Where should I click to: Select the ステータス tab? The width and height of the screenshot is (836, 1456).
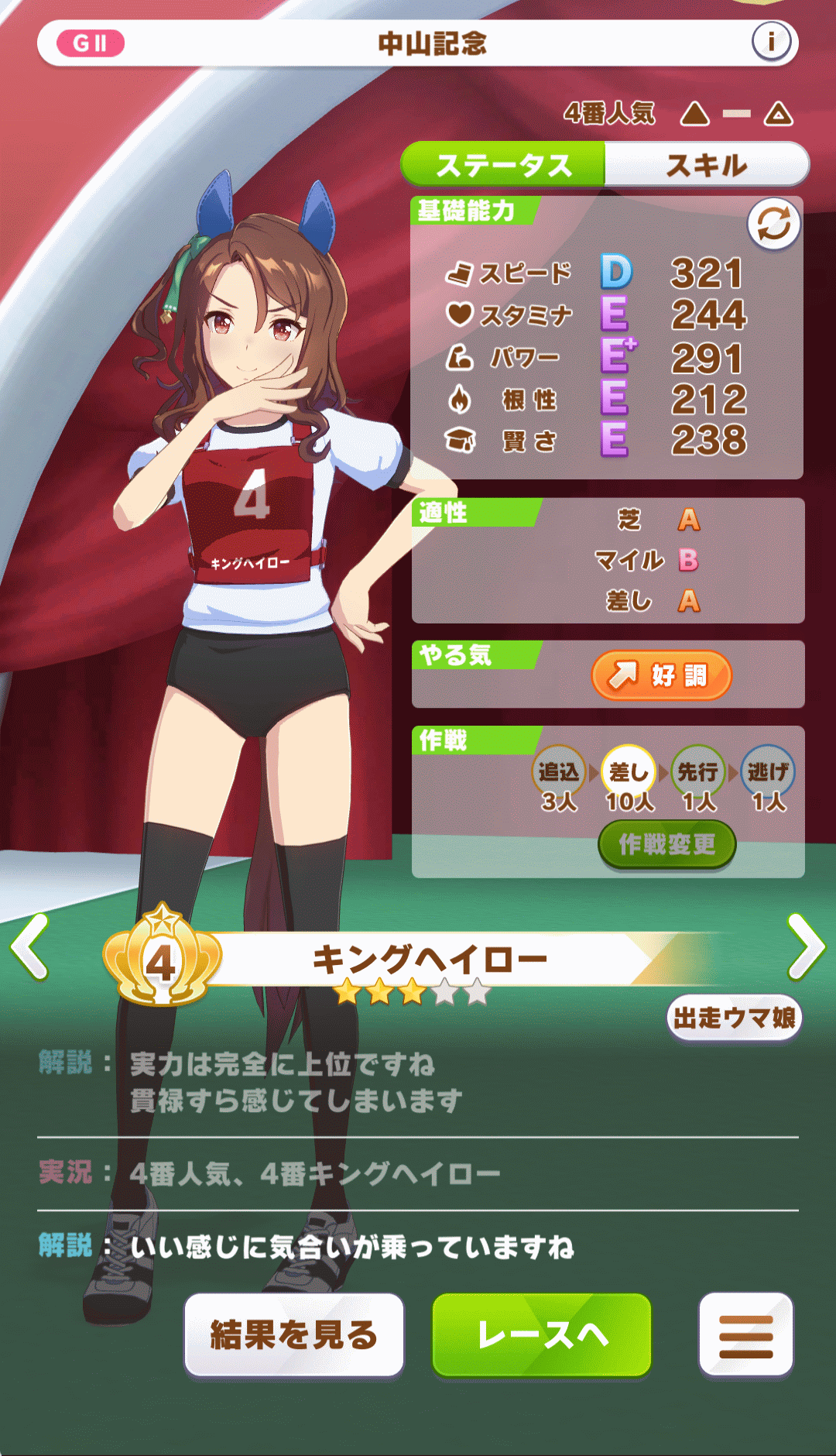click(503, 165)
